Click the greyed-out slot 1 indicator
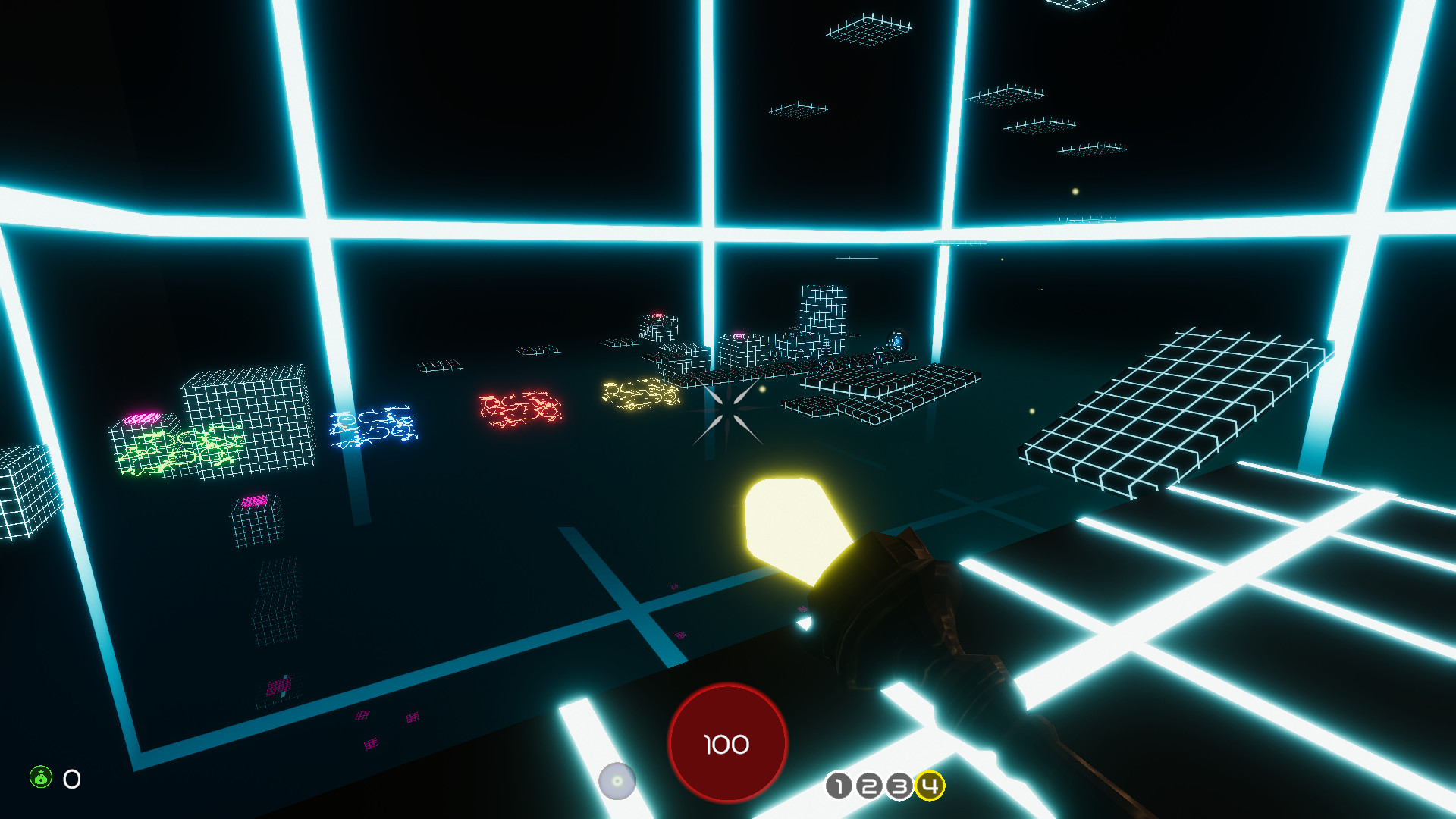Viewport: 1456px width, 819px height. click(x=838, y=787)
